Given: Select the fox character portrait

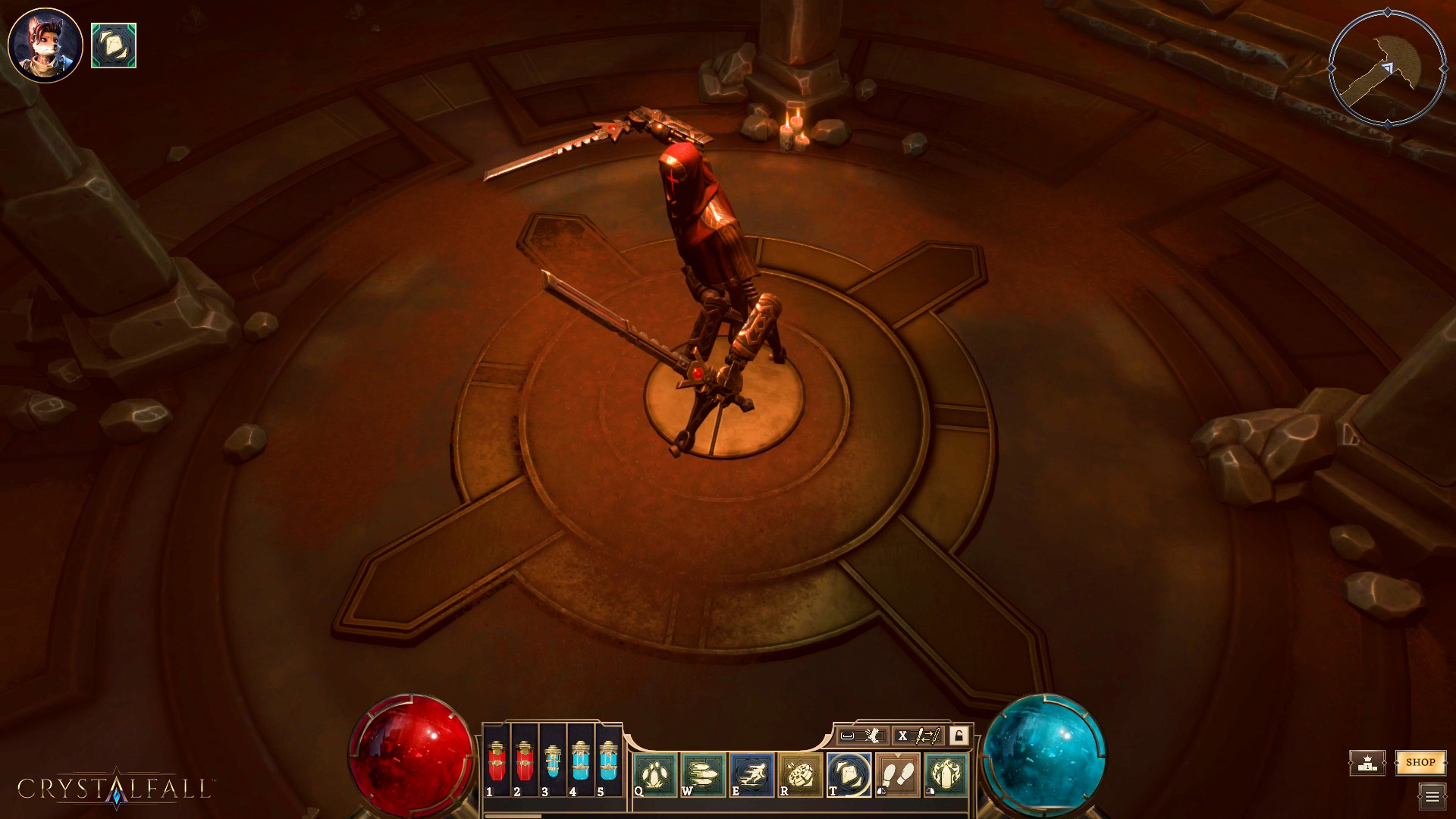Looking at the screenshot, I should 45,45.
